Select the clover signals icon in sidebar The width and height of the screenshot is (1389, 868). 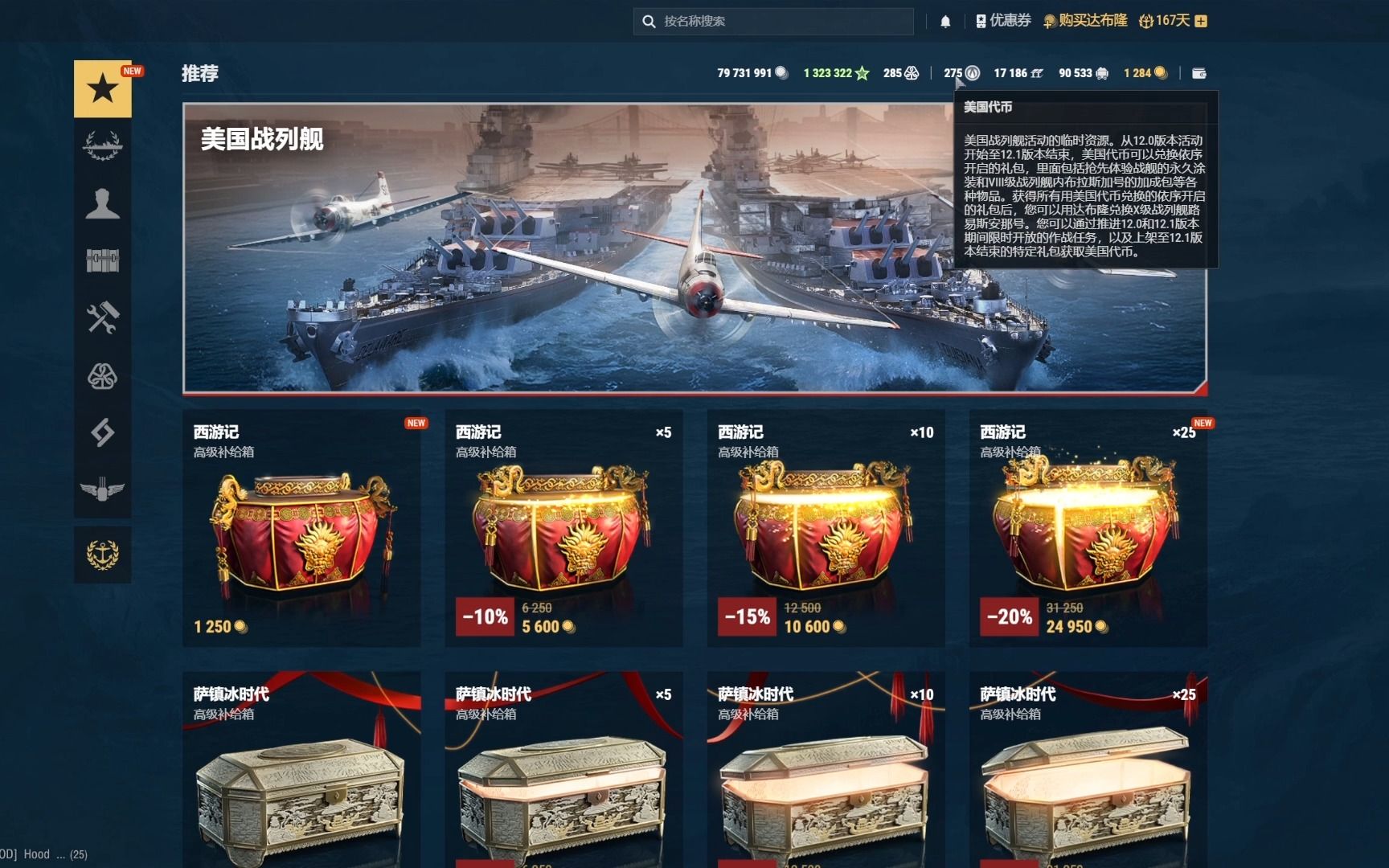coord(102,373)
